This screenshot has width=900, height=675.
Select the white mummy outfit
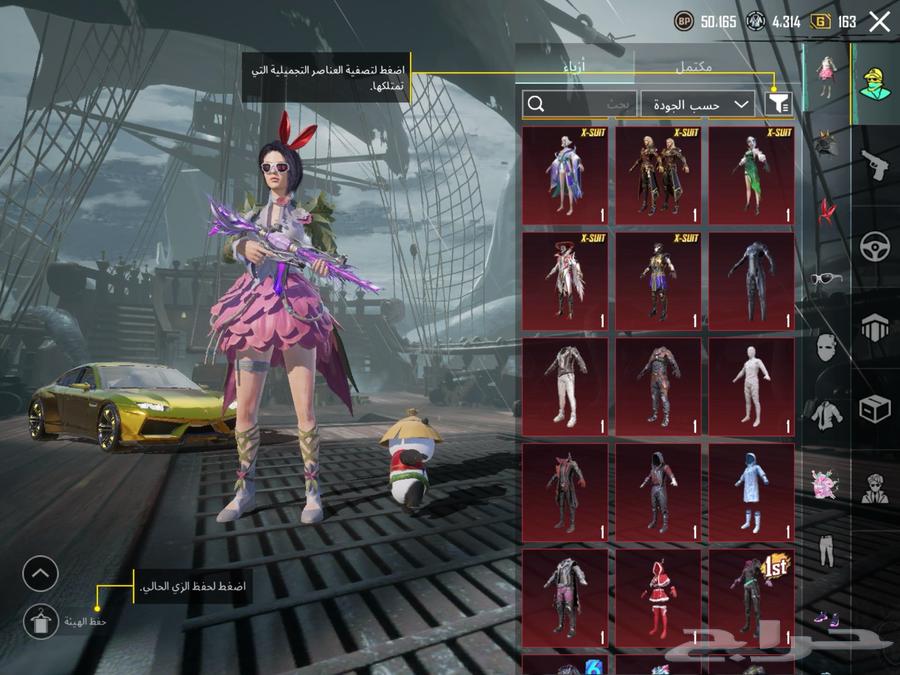click(752, 386)
